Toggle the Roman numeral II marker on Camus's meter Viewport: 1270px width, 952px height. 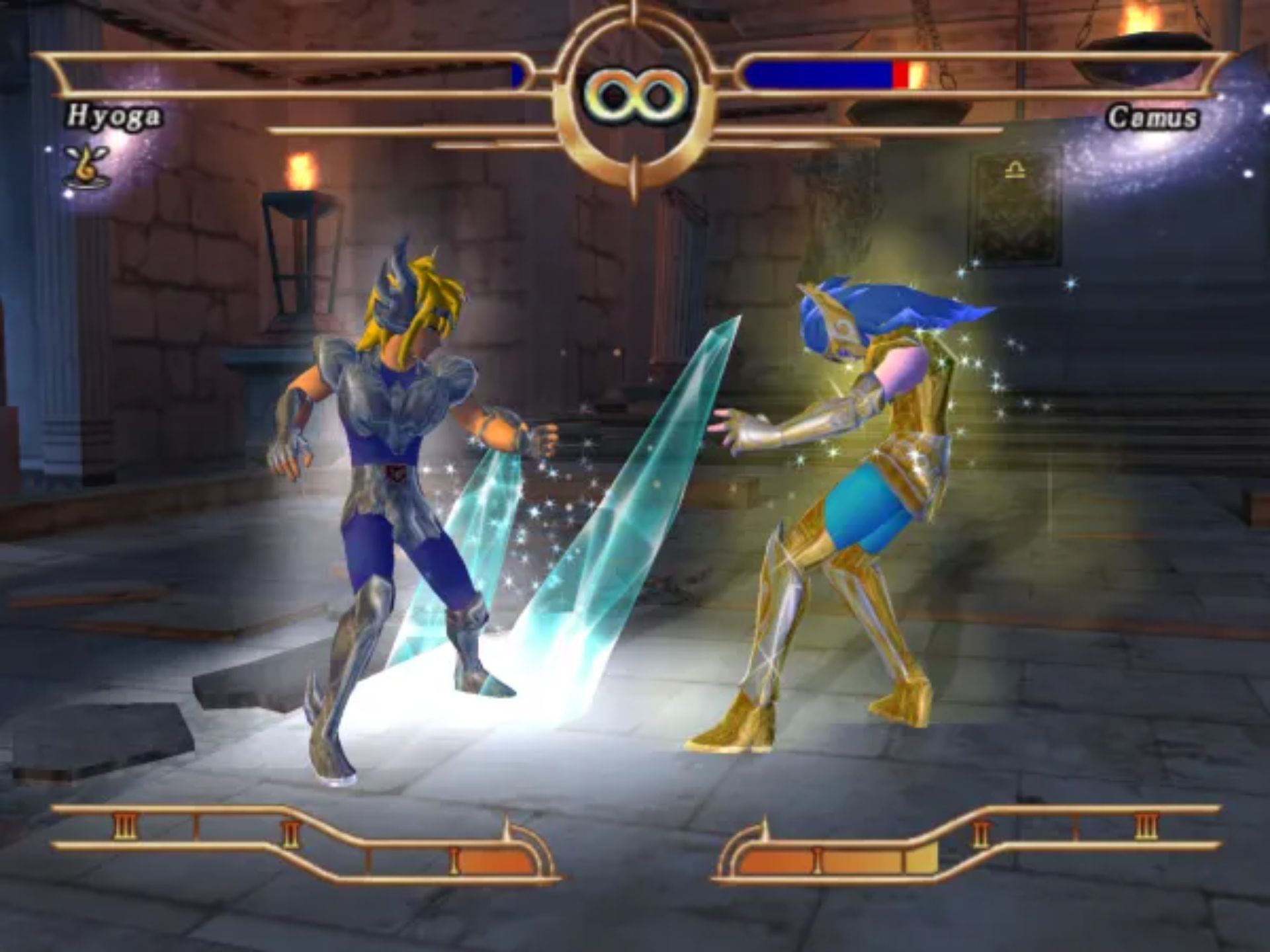(980, 832)
